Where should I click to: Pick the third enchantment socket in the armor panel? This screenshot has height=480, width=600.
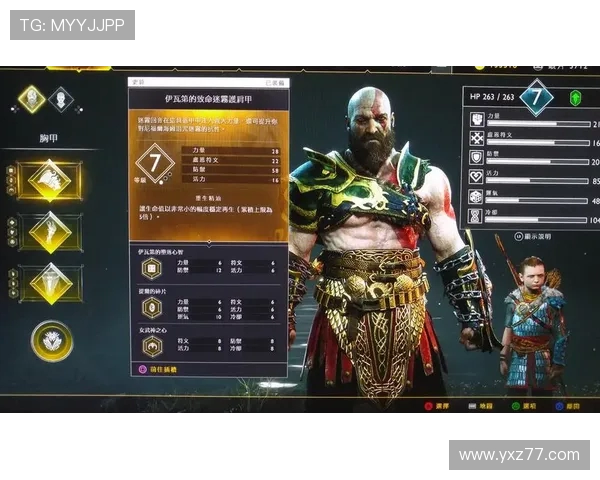(x=153, y=345)
